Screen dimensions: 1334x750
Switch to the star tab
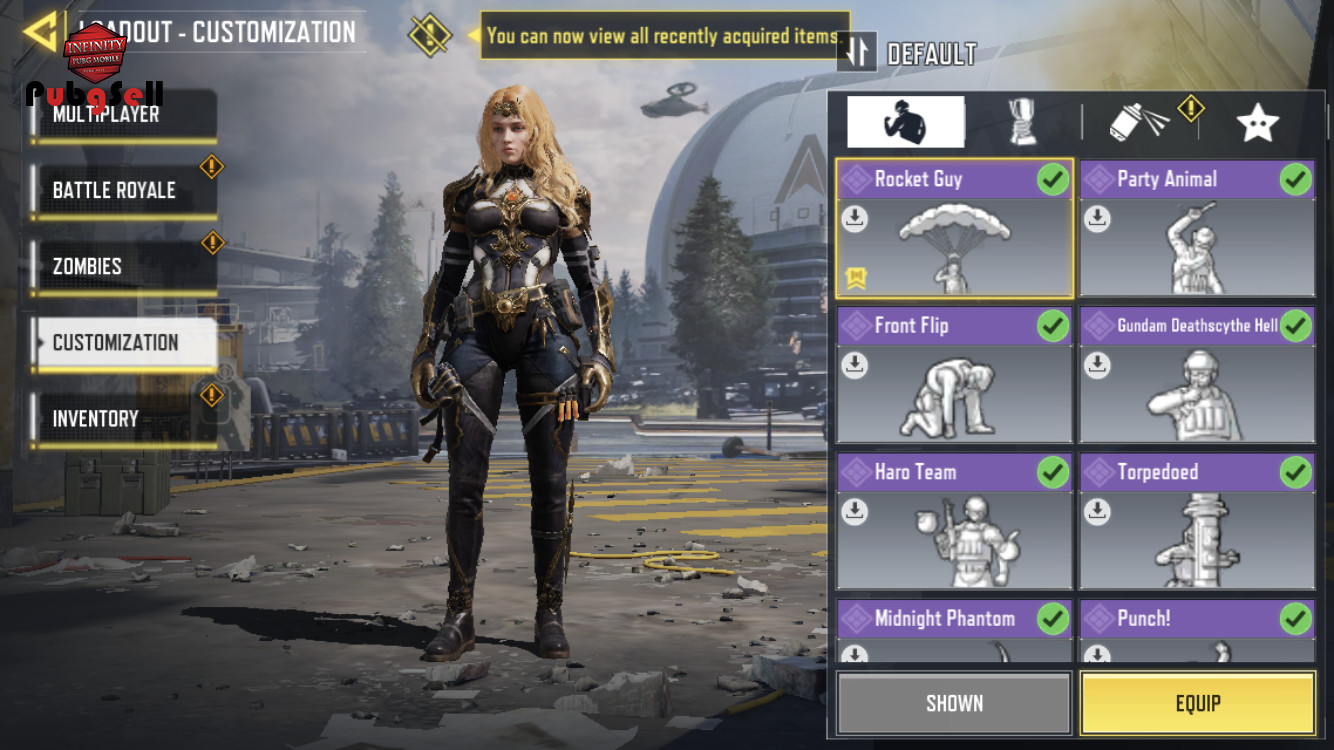(1257, 123)
